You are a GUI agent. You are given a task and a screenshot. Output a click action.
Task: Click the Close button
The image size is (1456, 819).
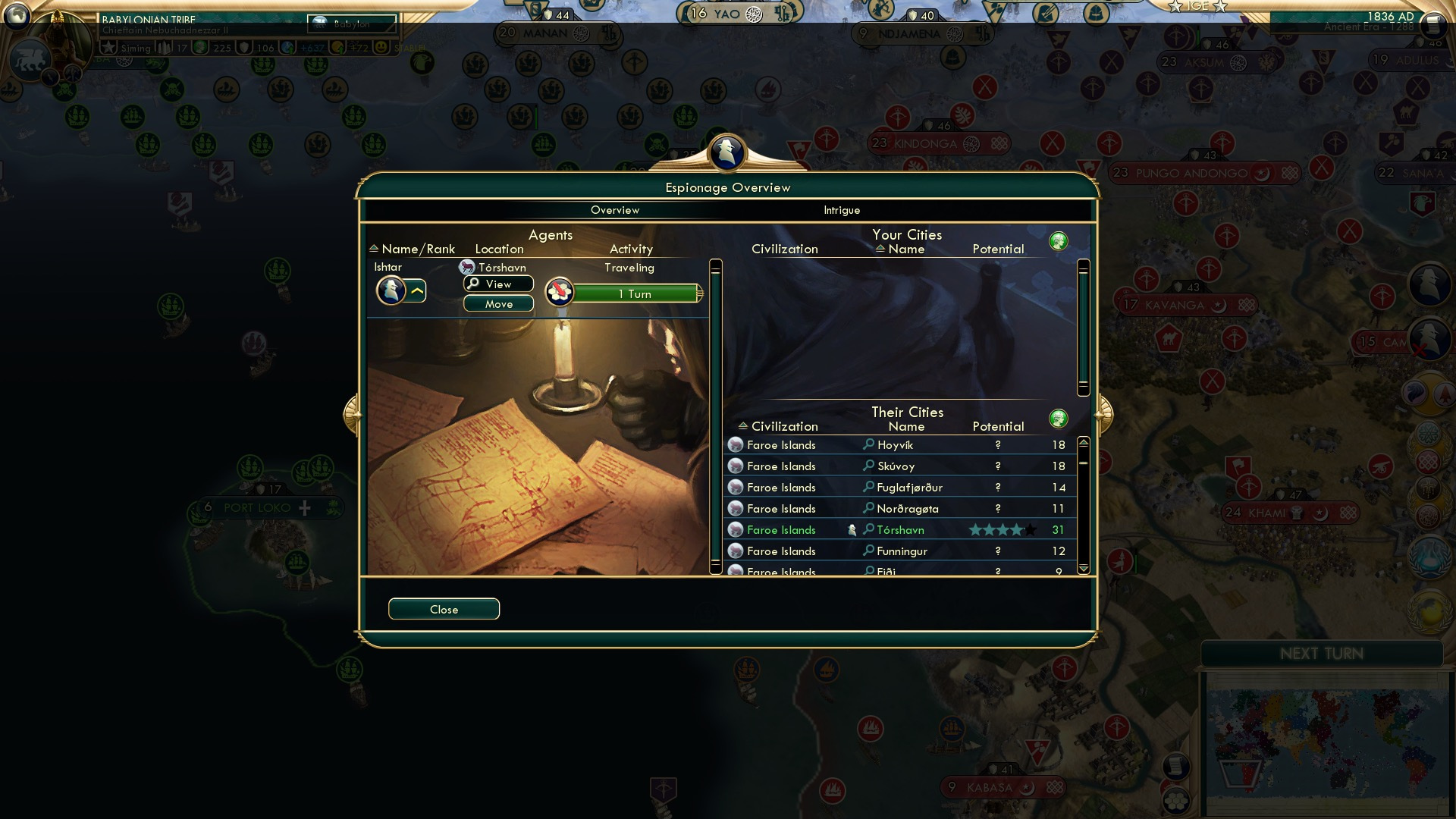(x=444, y=609)
